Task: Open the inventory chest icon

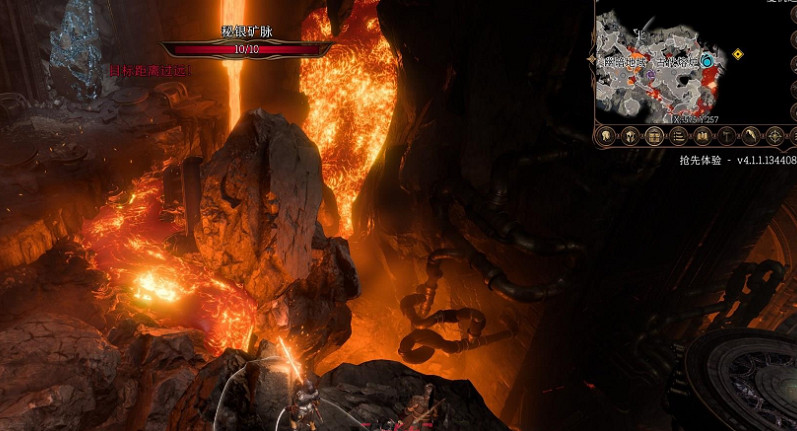Action: (x=654, y=136)
